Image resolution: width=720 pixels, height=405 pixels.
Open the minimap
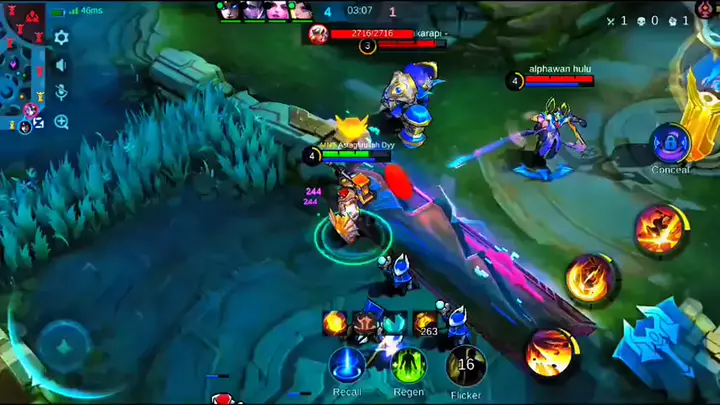(22, 66)
